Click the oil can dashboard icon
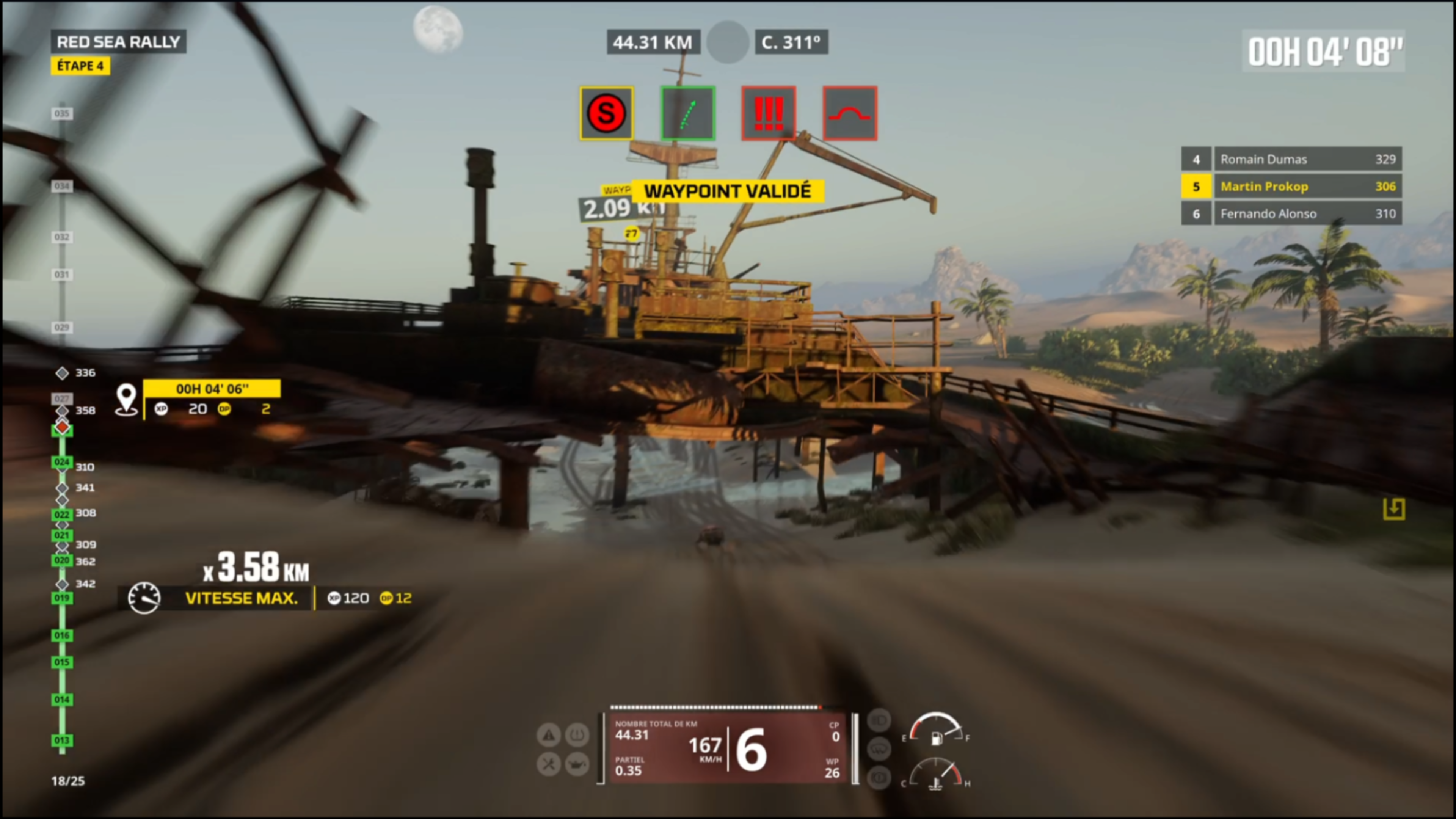This screenshot has width=1456, height=819. (576, 764)
